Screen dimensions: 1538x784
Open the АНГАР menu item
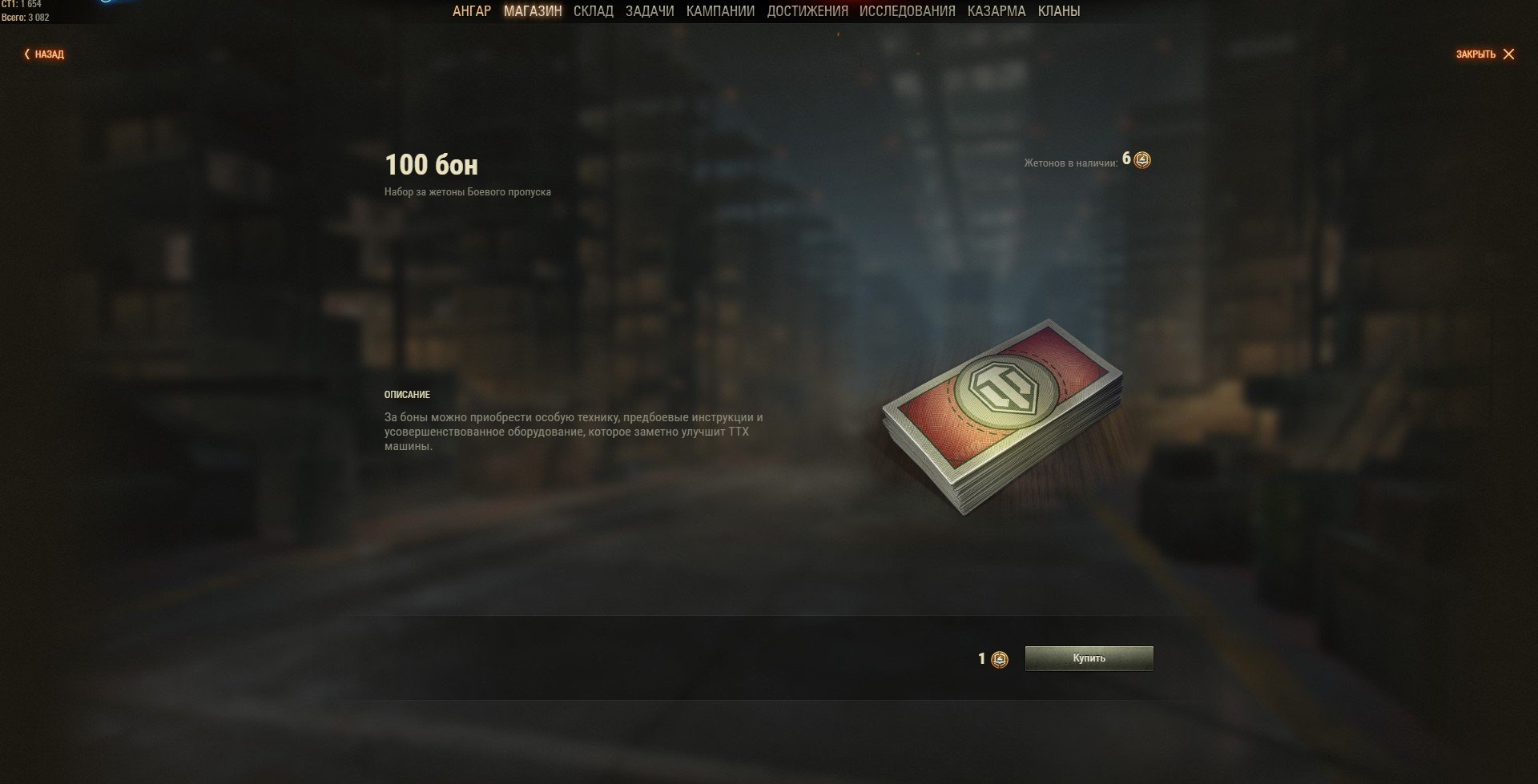click(x=471, y=11)
